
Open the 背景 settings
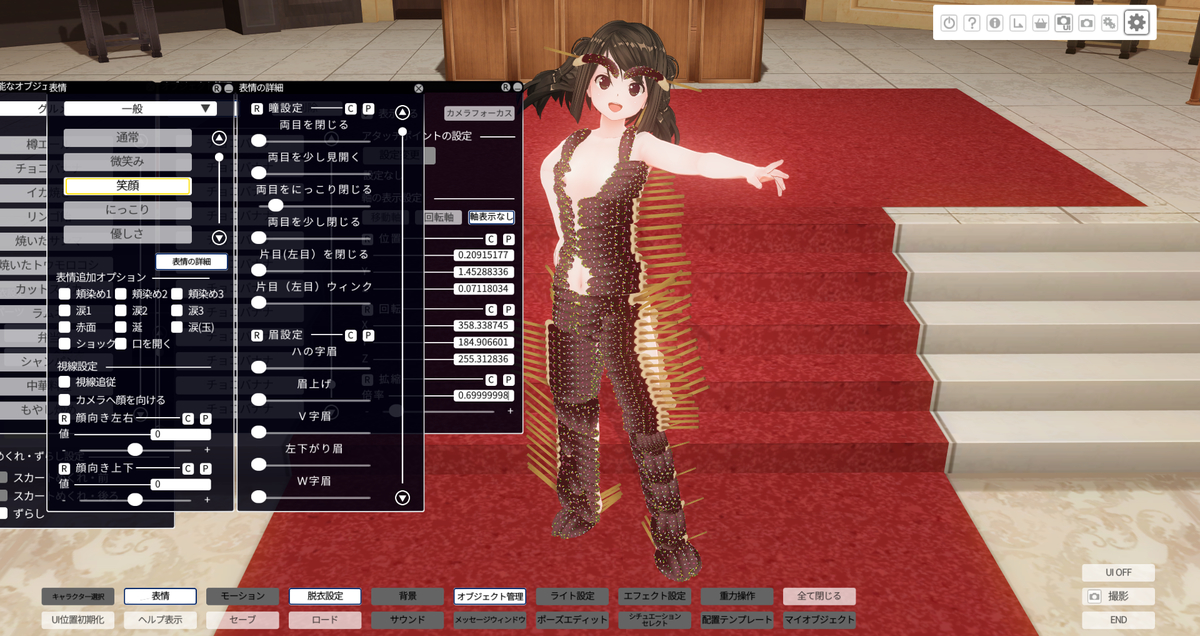tap(407, 596)
